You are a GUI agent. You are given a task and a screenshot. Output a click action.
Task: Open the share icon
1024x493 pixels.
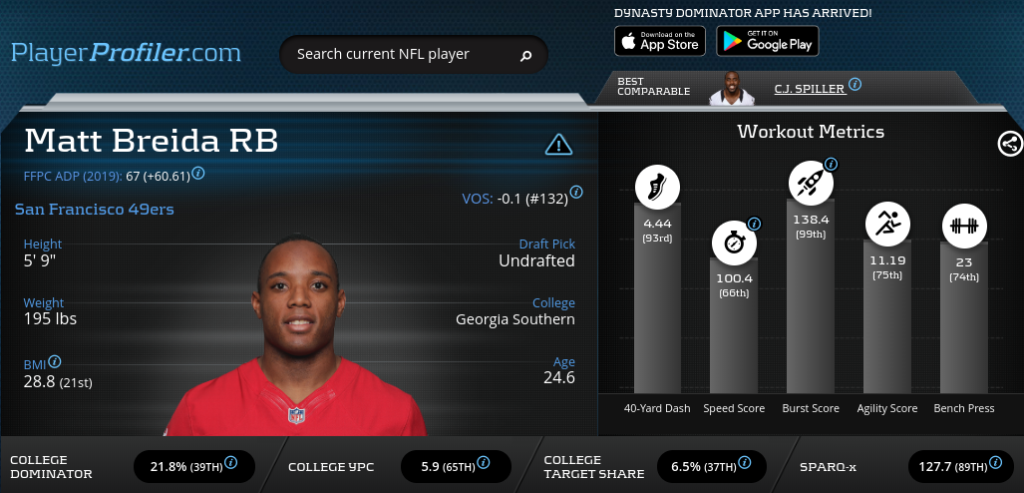(x=1010, y=144)
